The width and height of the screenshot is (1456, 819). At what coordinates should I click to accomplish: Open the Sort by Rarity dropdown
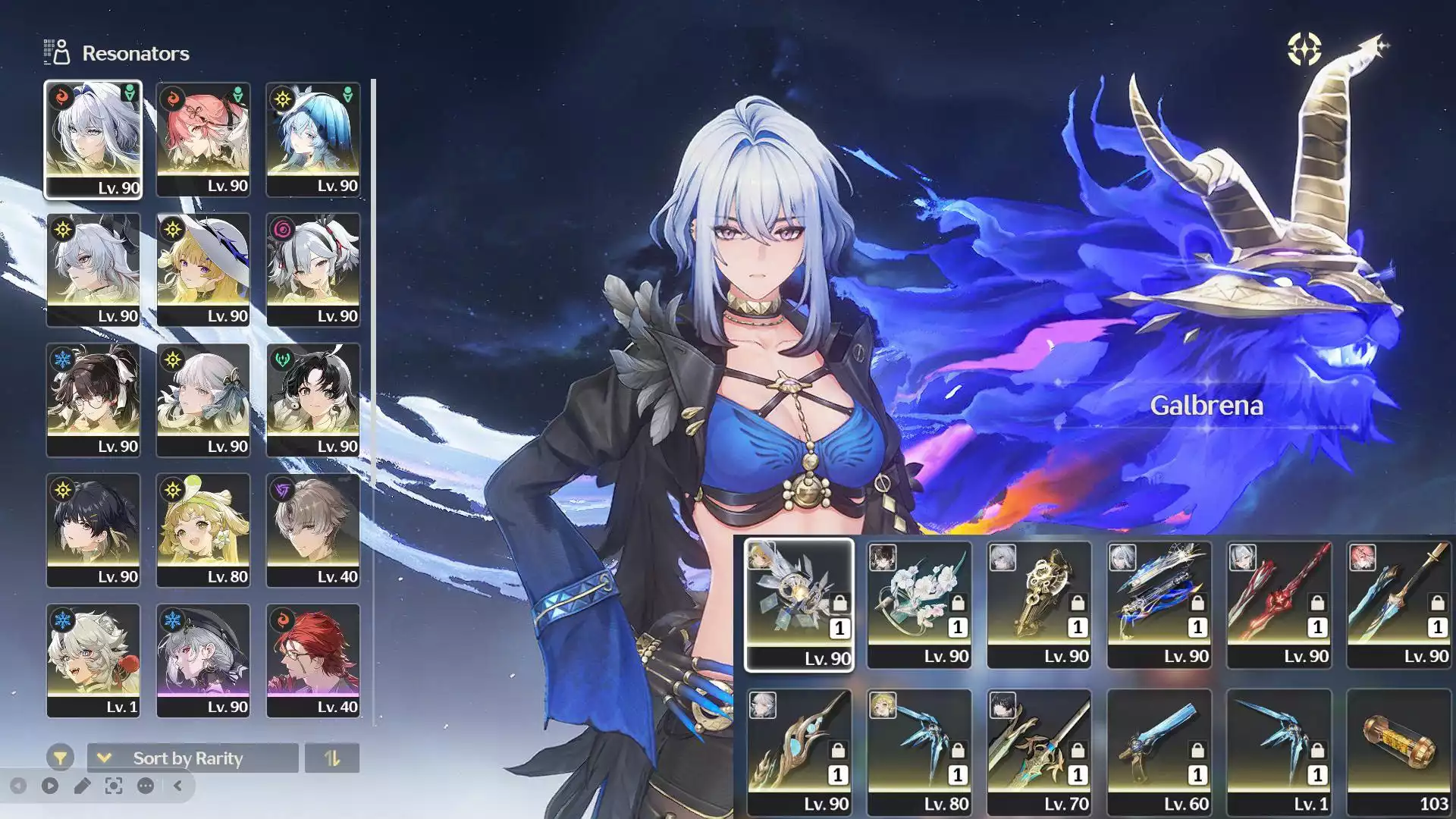click(x=193, y=758)
